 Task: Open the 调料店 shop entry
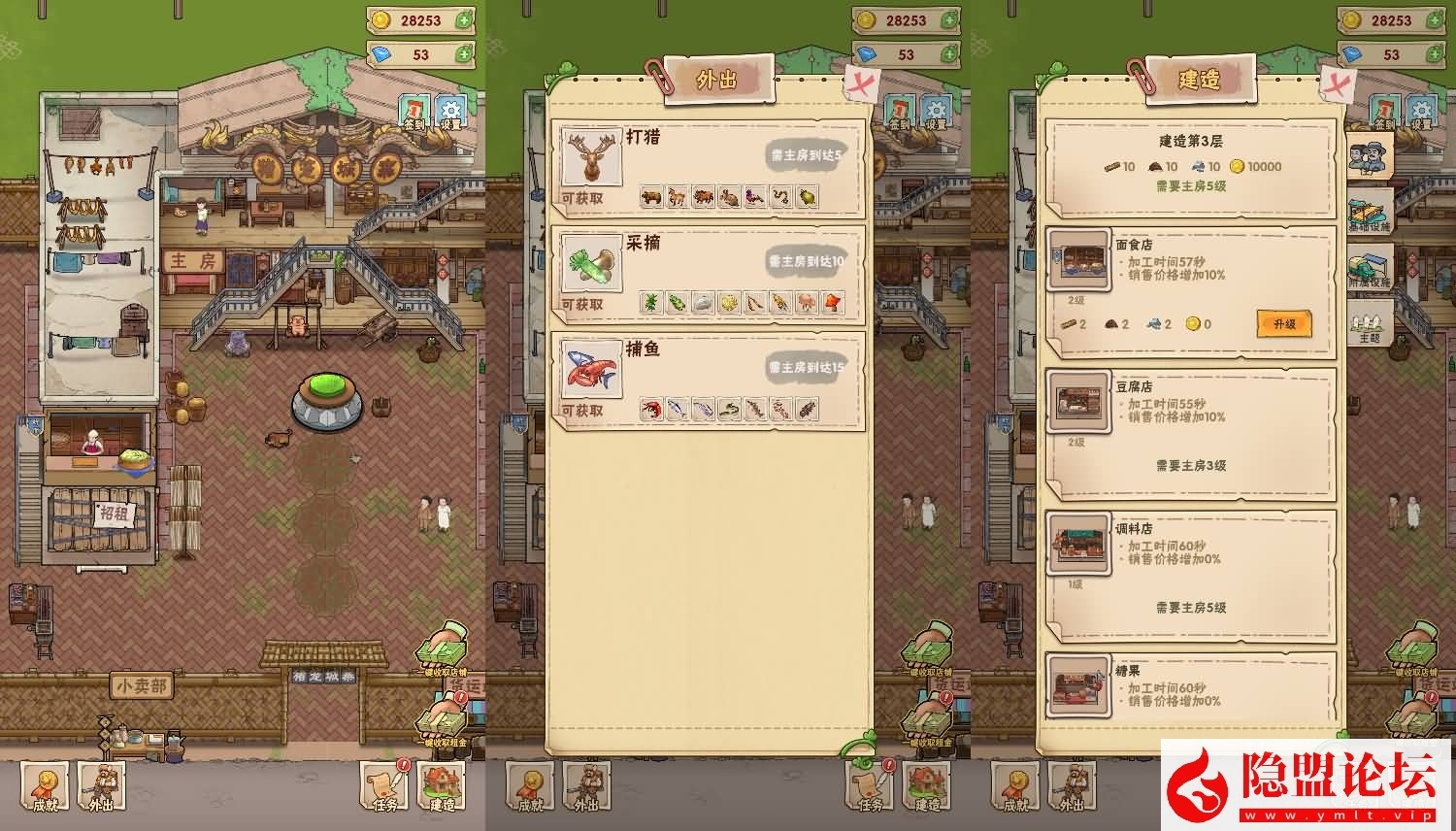1191,571
